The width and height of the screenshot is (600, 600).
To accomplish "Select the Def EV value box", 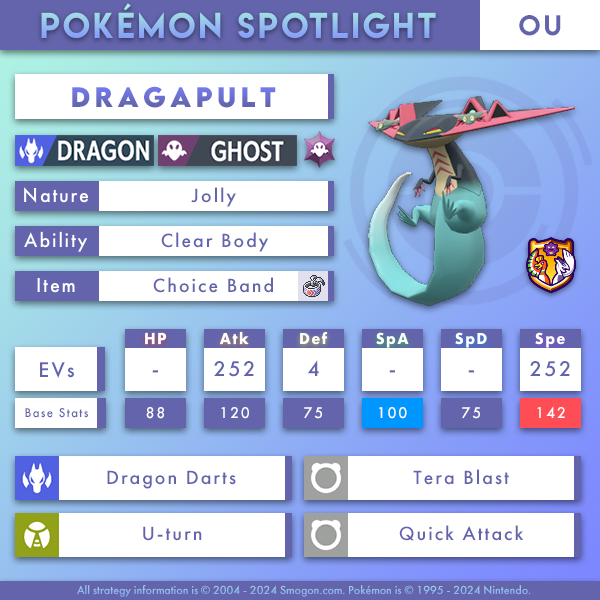I will (313, 370).
